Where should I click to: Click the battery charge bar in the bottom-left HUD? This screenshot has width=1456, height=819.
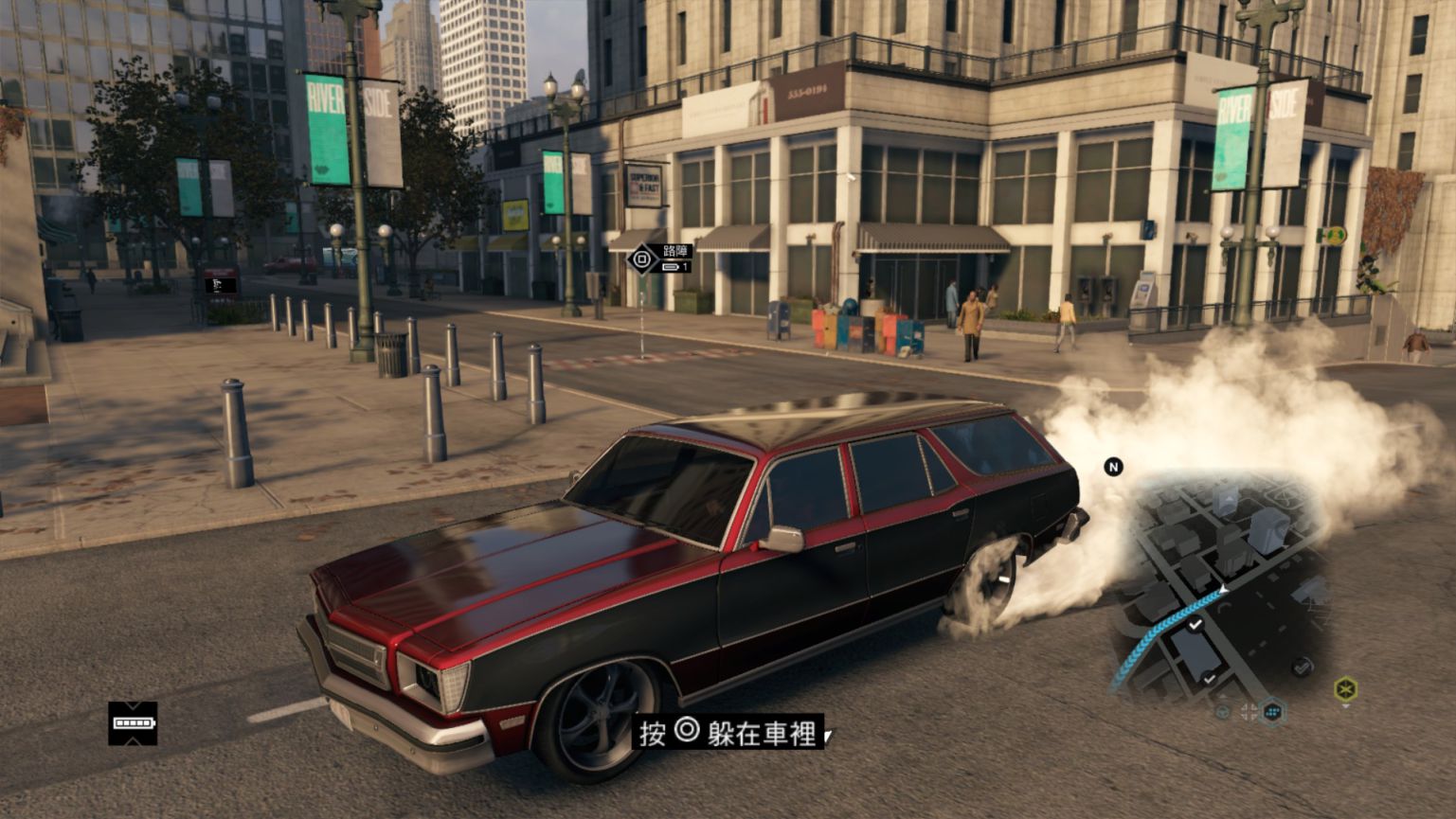[x=134, y=723]
